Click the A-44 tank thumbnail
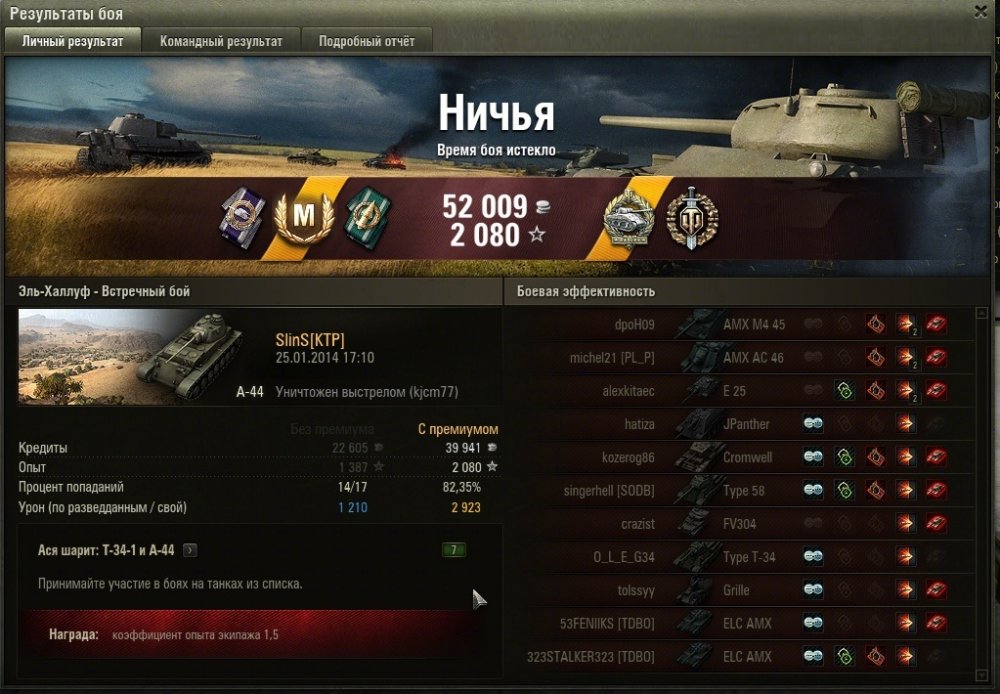1000x694 pixels. pos(130,355)
